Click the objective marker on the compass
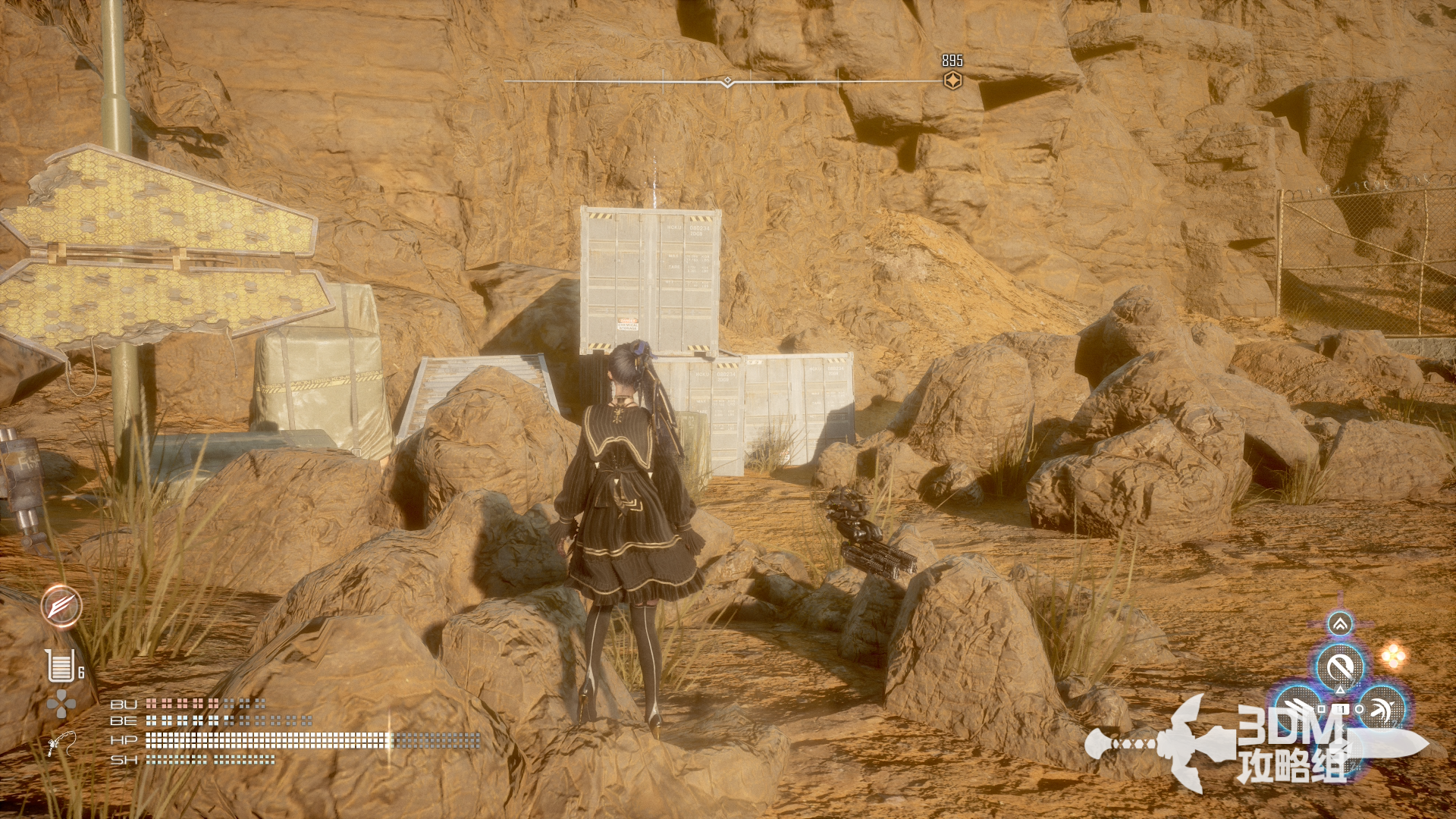The height and width of the screenshot is (819, 1456). tap(952, 80)
